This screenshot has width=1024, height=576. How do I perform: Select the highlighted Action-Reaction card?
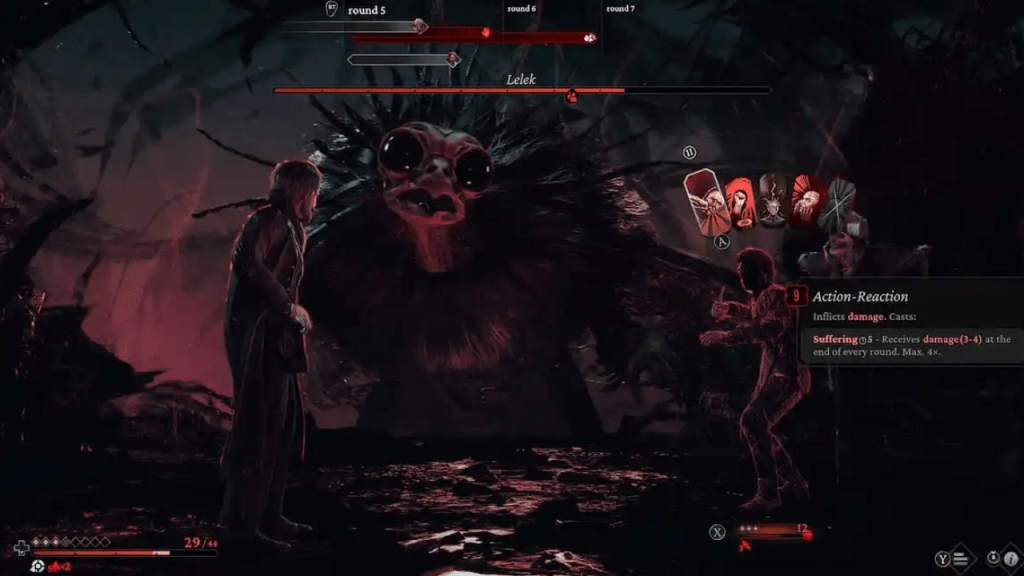point(707,203)
